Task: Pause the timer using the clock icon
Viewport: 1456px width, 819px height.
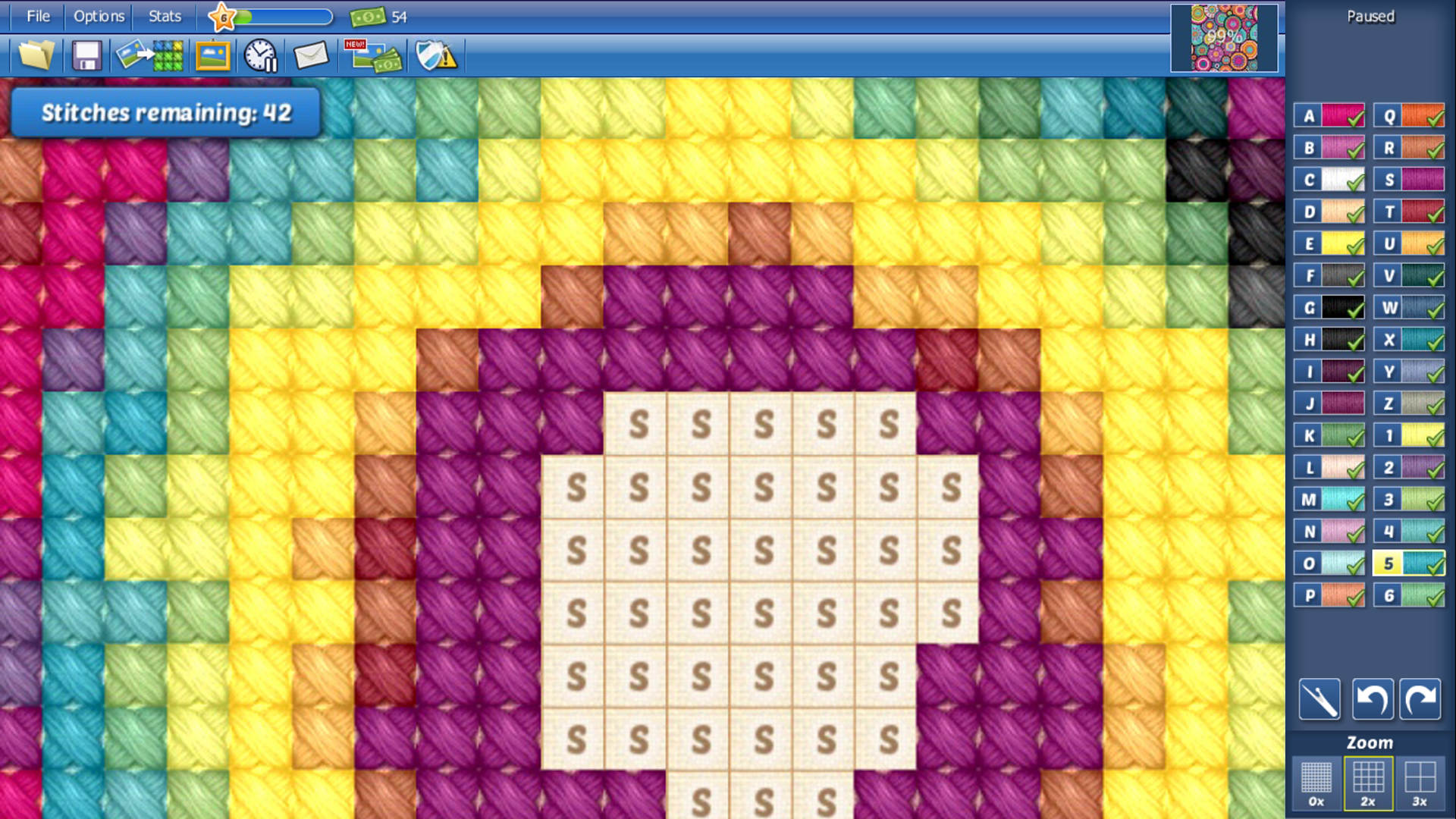Action: (261, 55)
